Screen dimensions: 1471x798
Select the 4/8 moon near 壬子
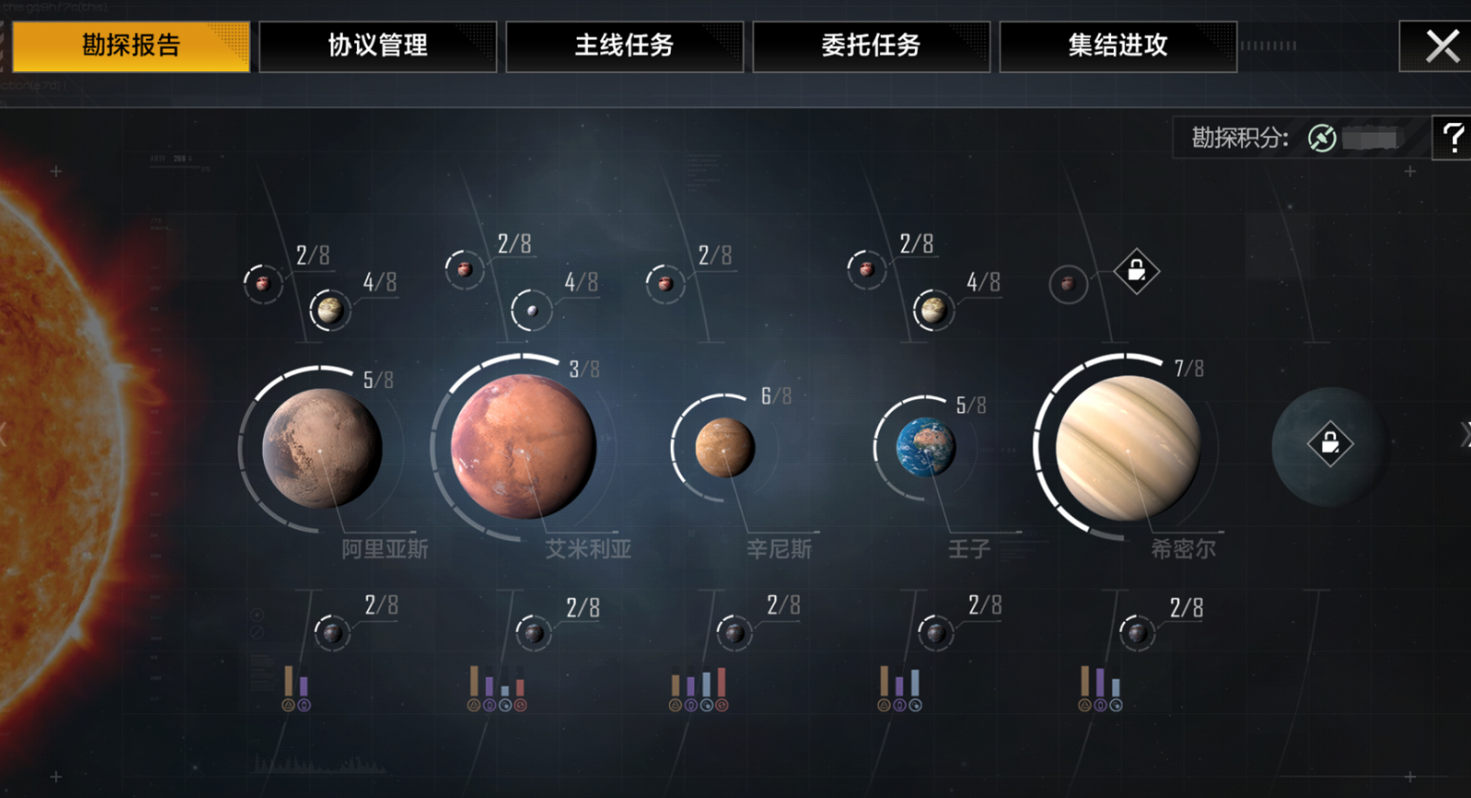[x=931, y=309]
